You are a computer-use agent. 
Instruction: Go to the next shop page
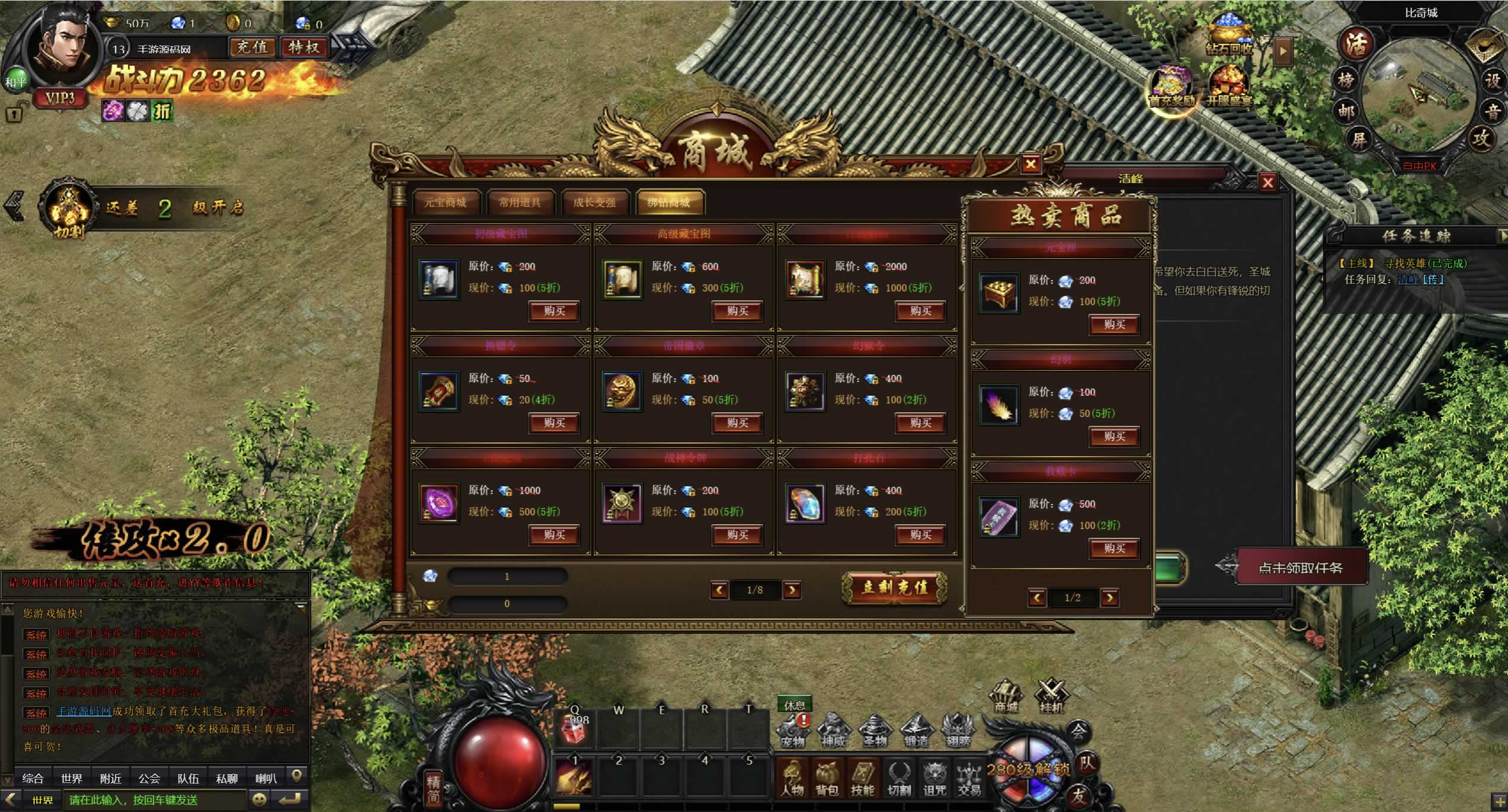click(792, 590)
